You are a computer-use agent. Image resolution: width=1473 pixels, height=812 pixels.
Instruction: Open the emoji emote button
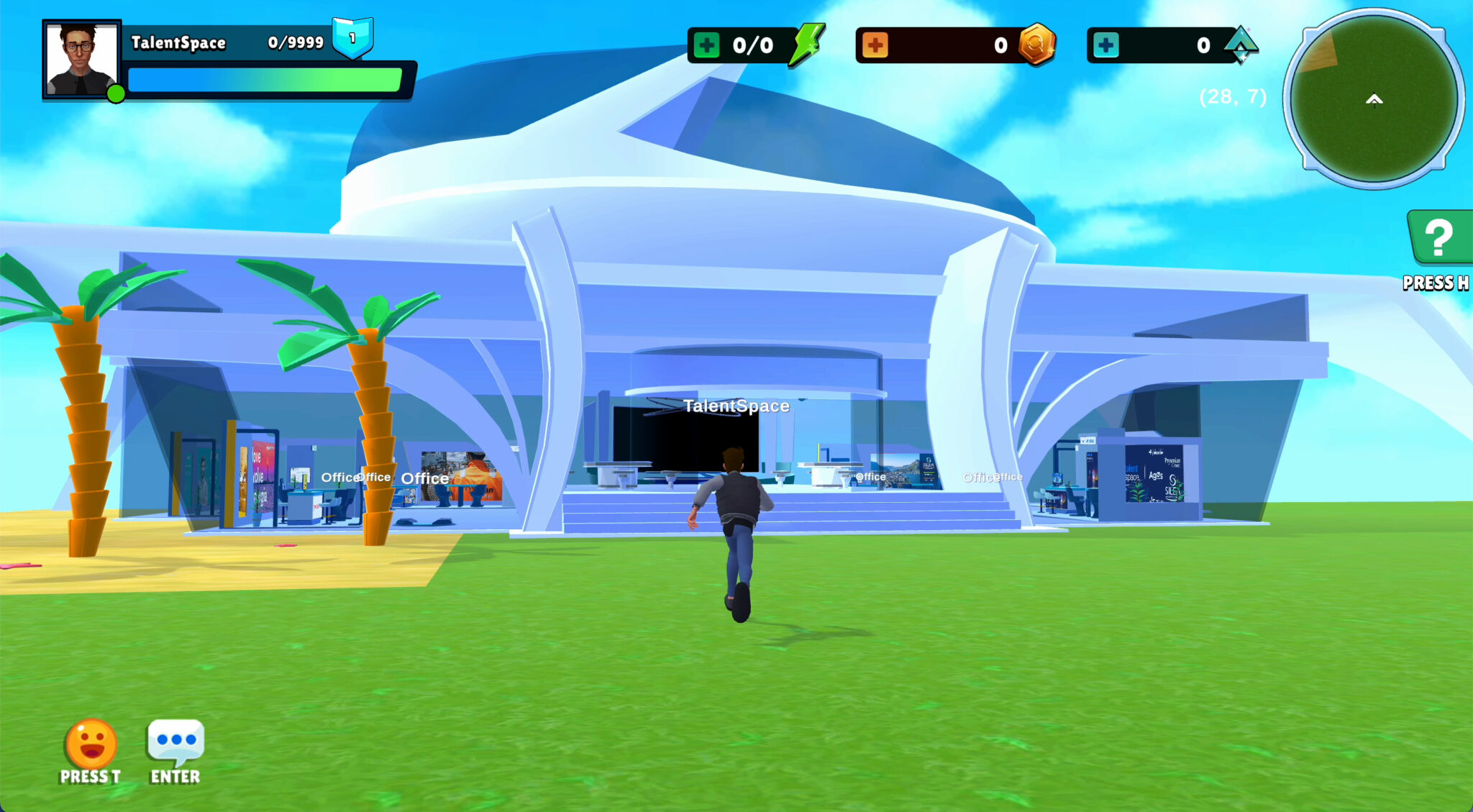click(x=91, y=744)
